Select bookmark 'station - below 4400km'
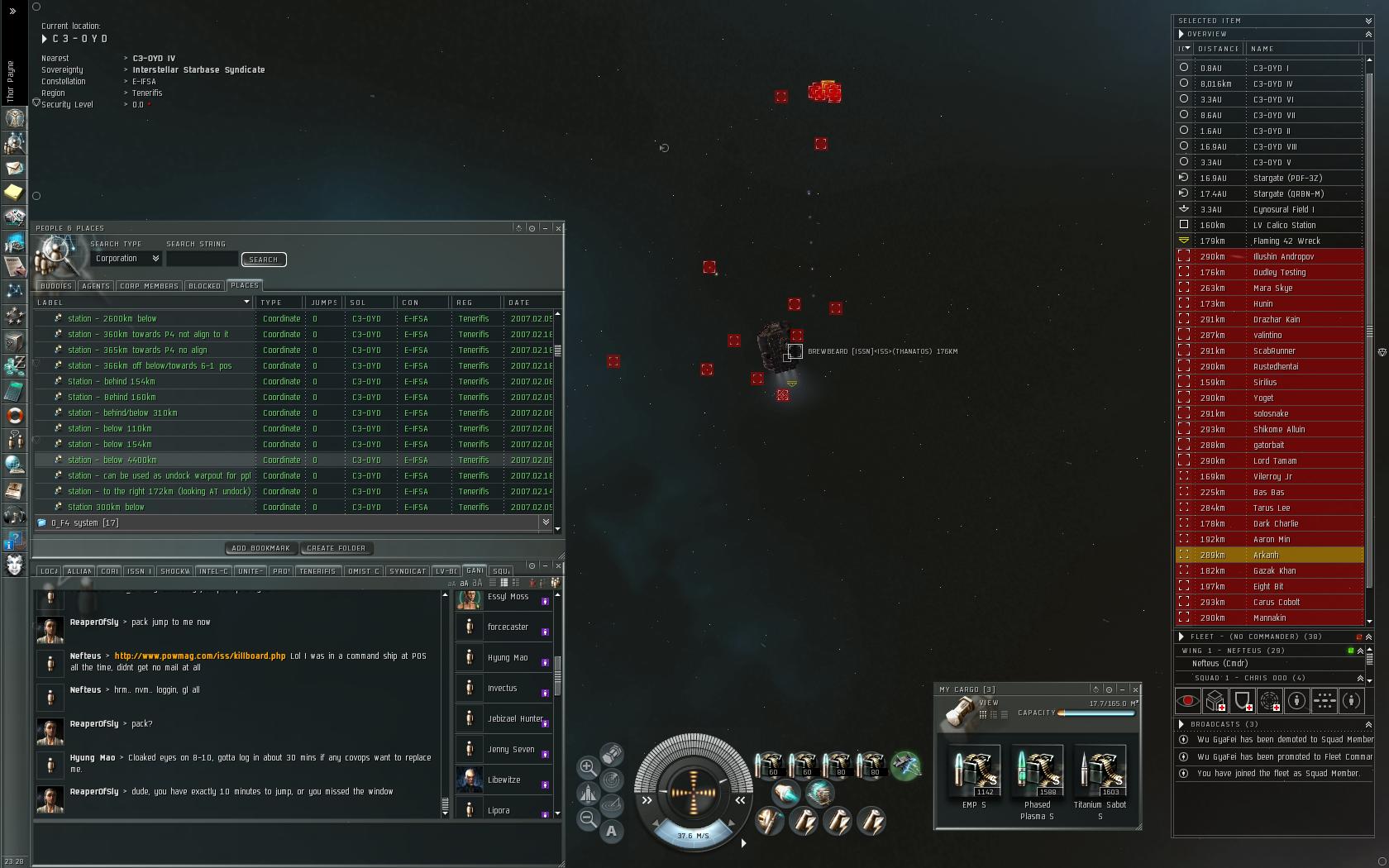Viewport: 1389px width, 868px height. (x=112, y=460)
